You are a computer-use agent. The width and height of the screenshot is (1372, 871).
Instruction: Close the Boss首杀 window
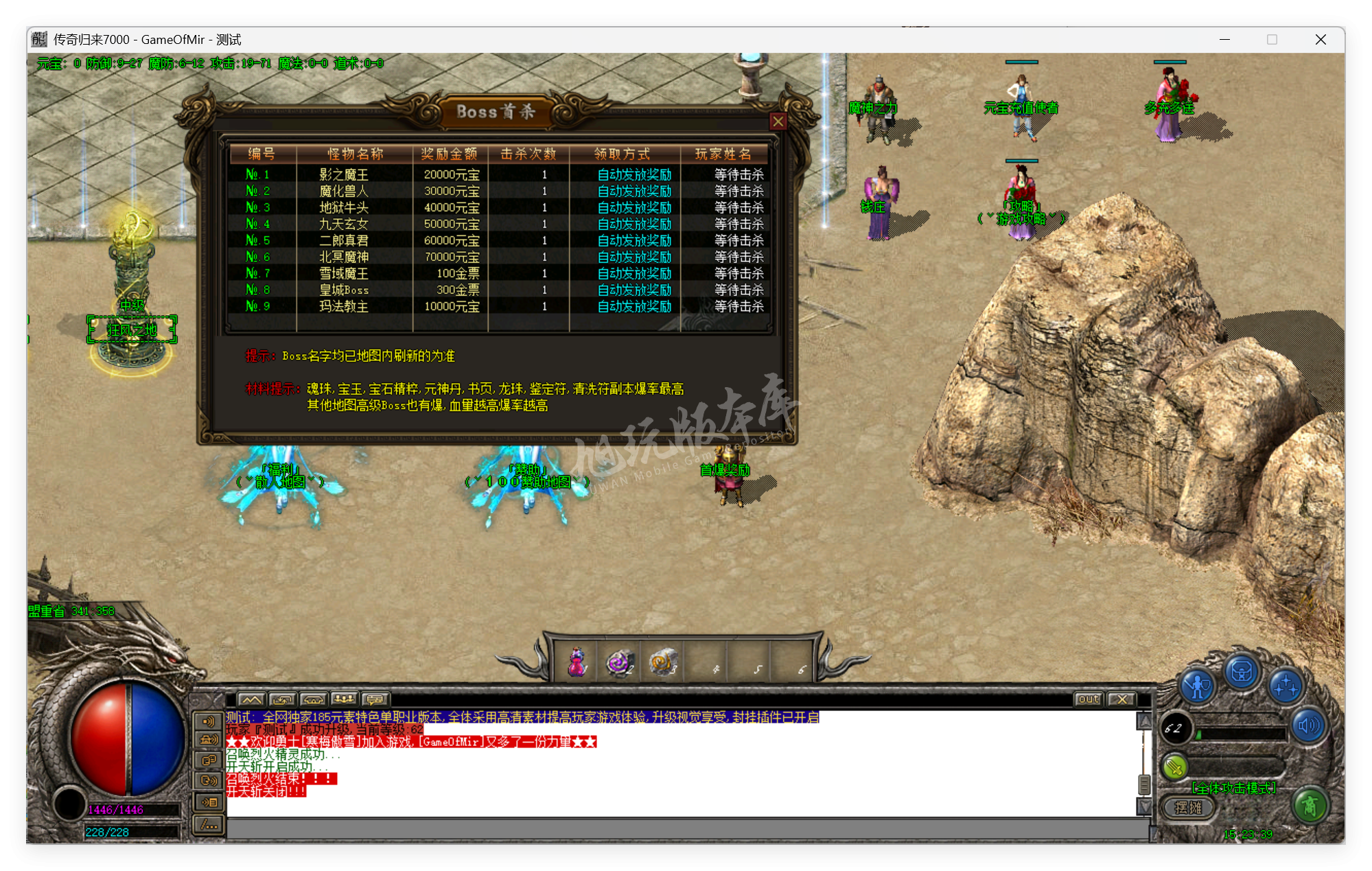(778, 121)
